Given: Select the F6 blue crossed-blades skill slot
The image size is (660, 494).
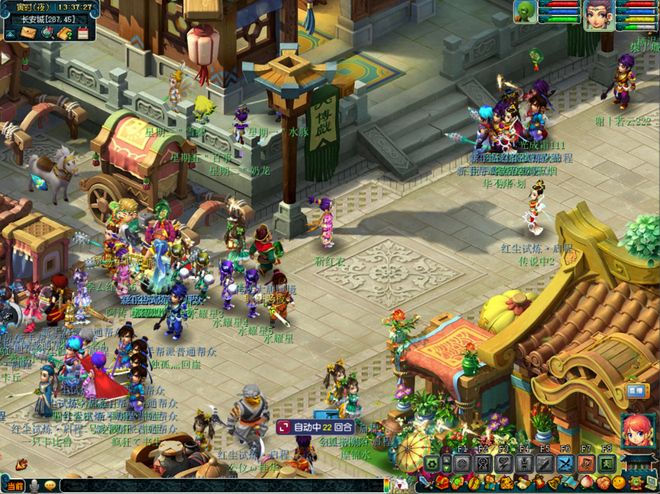Looking at the screenshot, I should pyautogui.click(x=565, y=464).
